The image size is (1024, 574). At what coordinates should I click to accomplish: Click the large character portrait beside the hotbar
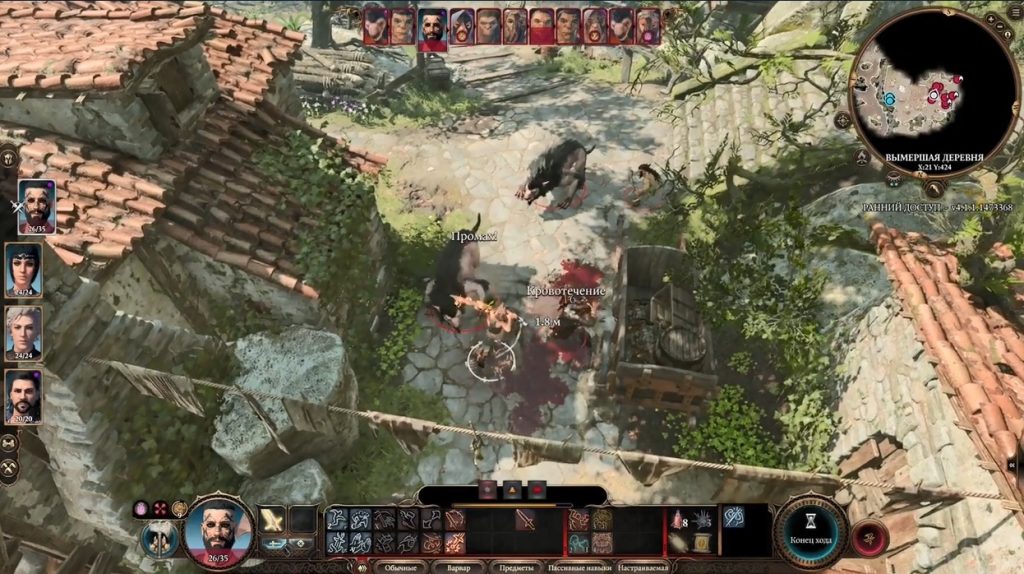(219, 528)
